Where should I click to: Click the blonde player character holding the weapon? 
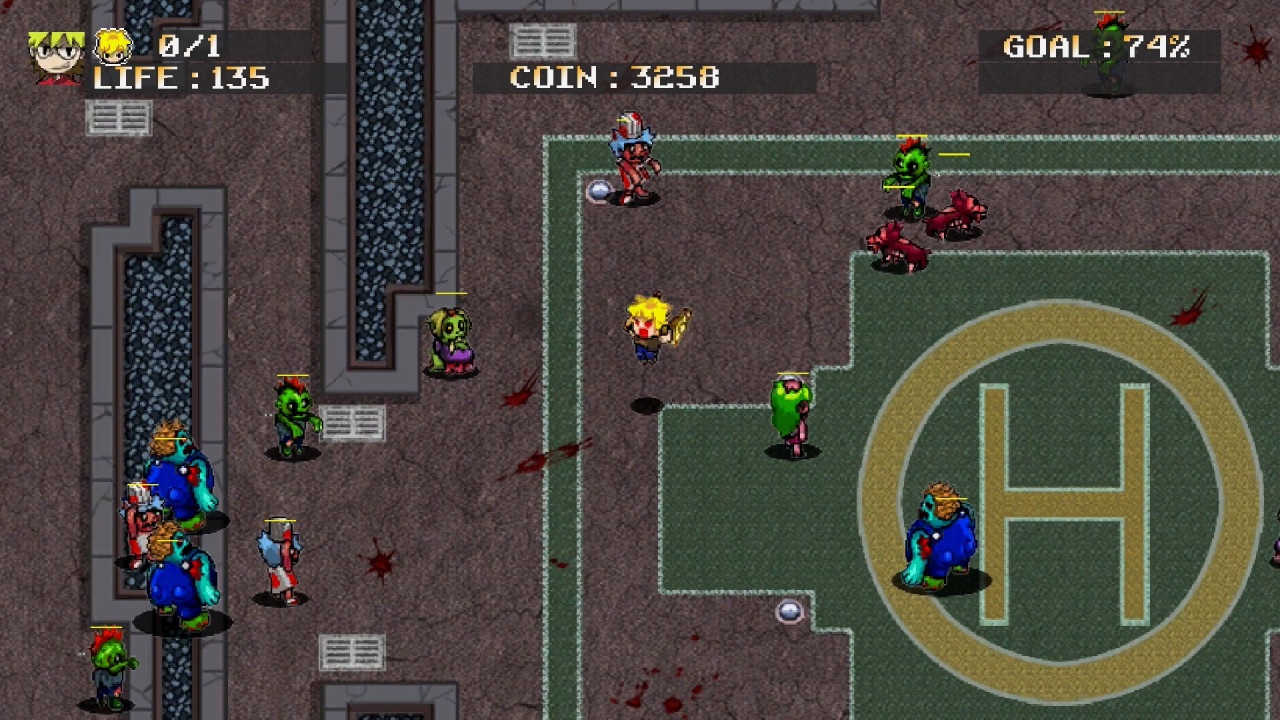tap(650, 330)
